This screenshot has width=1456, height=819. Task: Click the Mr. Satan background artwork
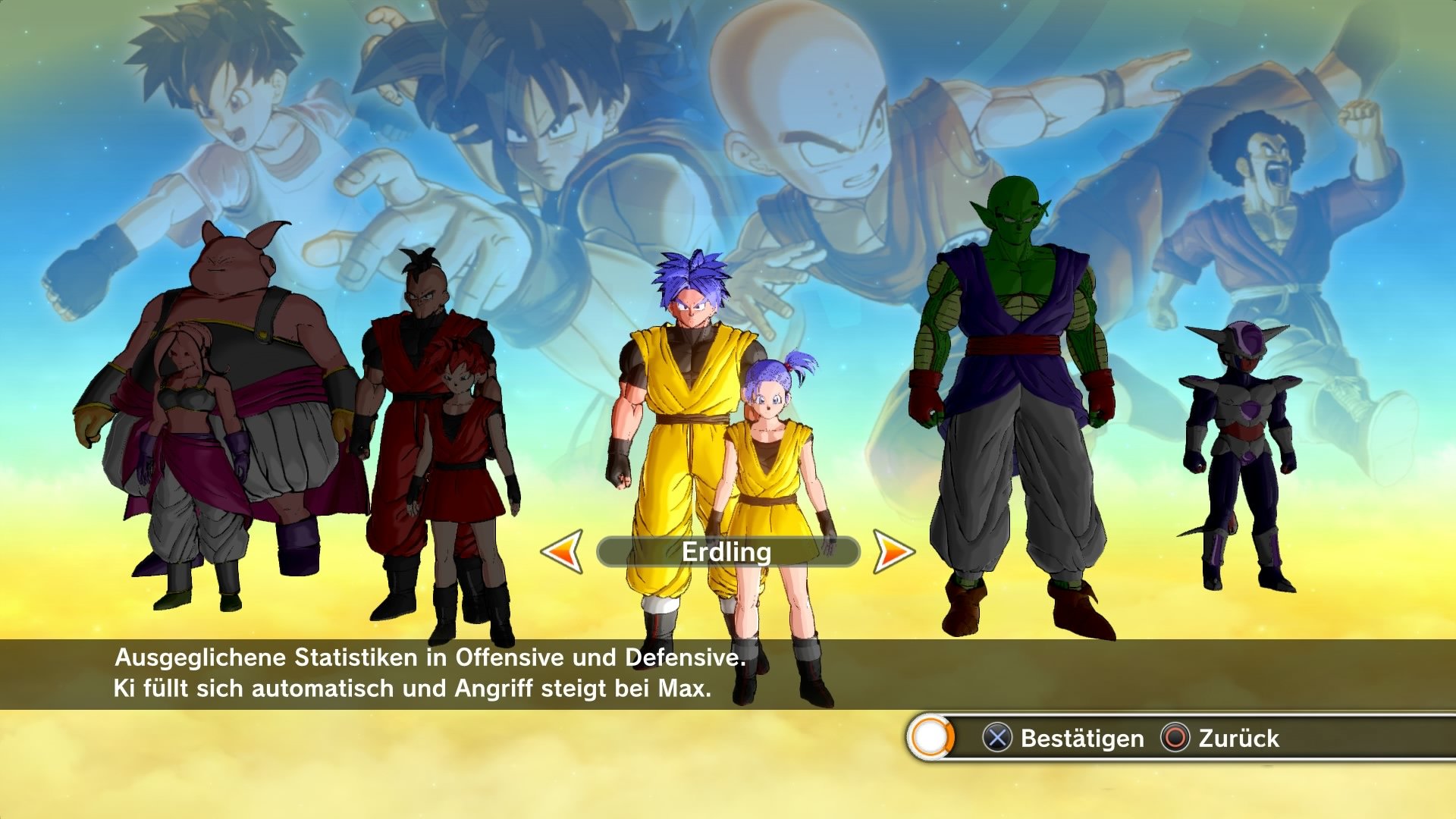[1259, 152]
